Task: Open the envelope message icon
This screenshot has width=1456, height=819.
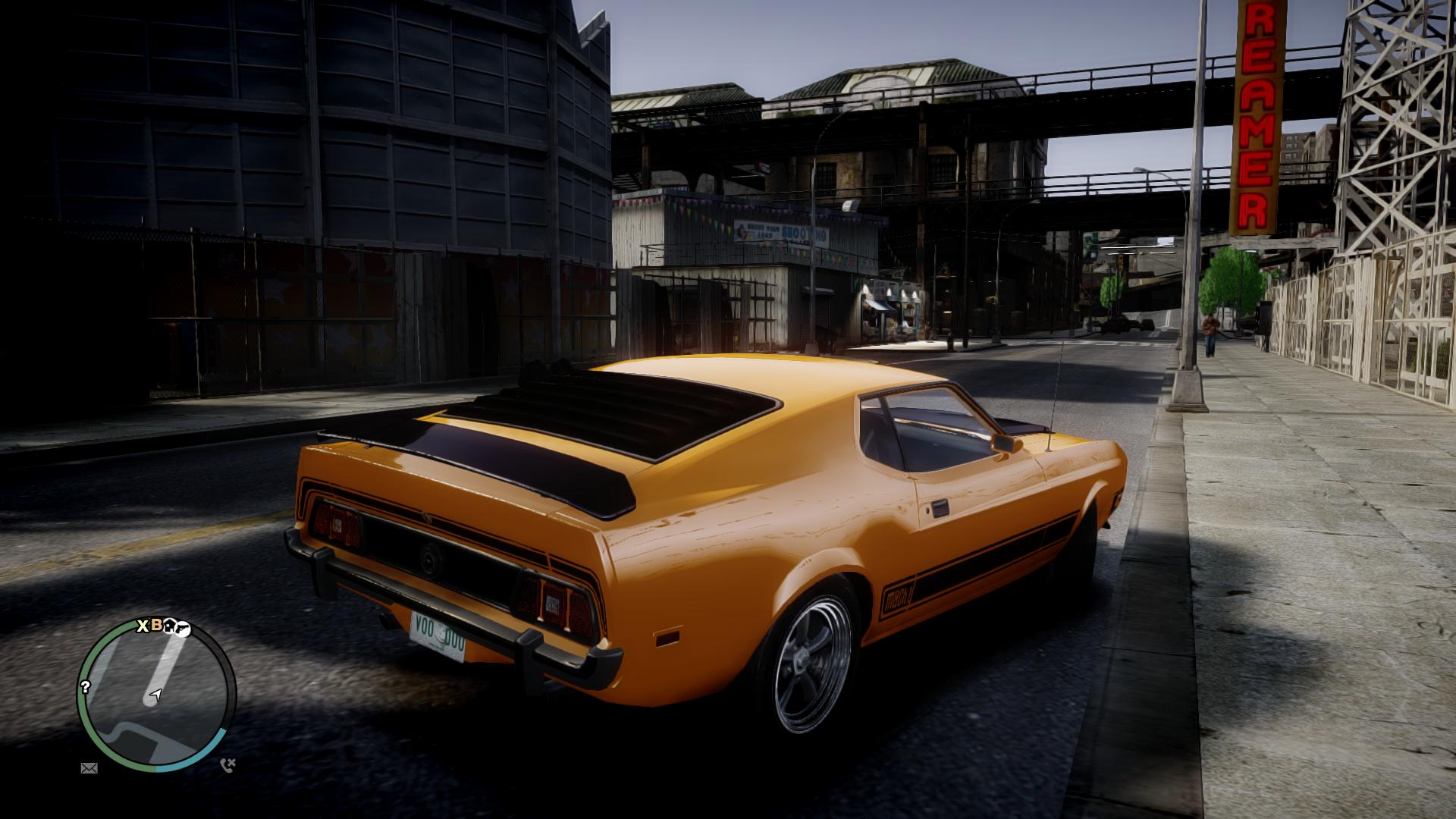Action: pyautogui.click(x=89, y=768)
